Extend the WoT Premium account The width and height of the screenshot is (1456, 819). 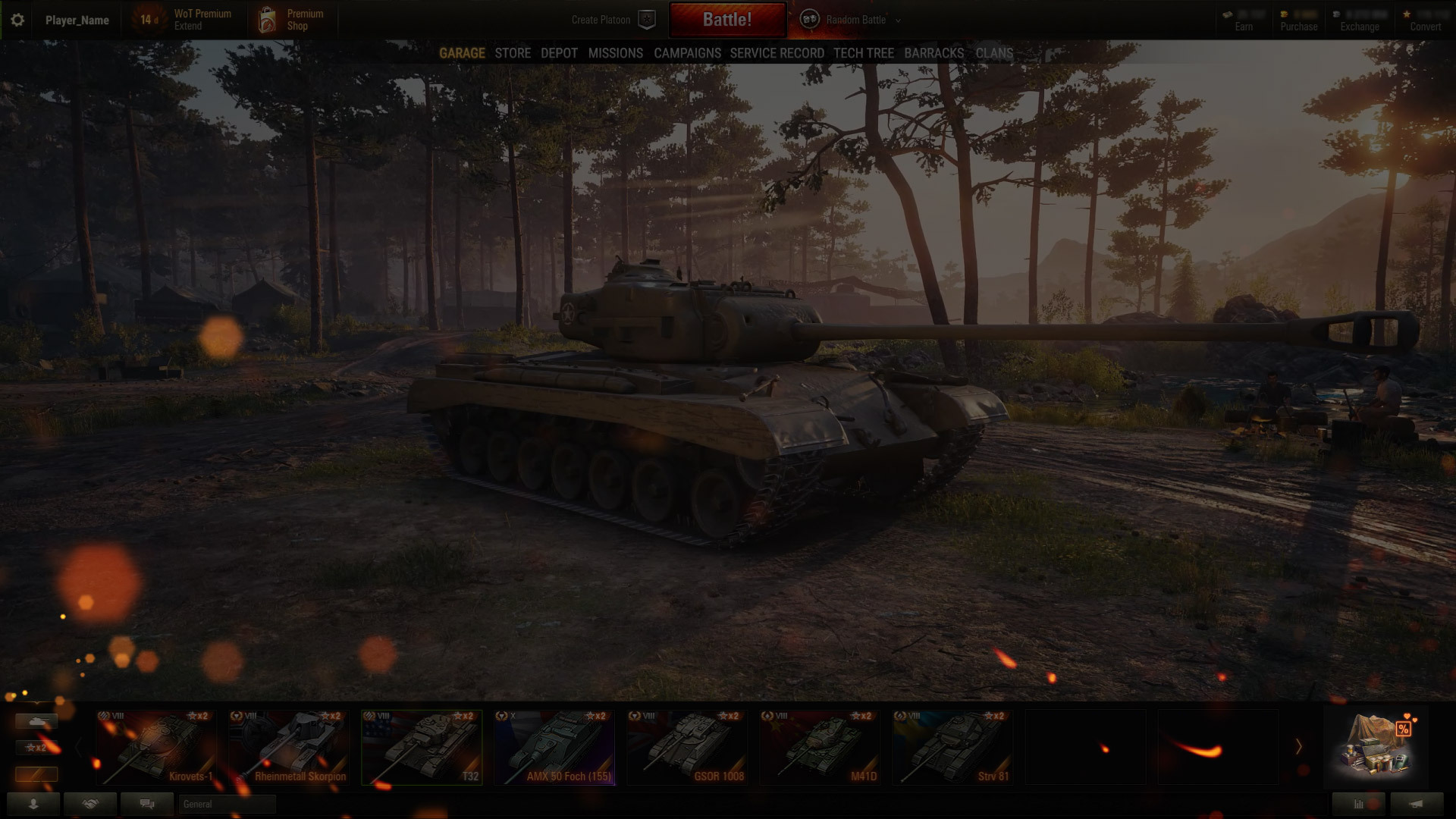click(x=187, y=20)
